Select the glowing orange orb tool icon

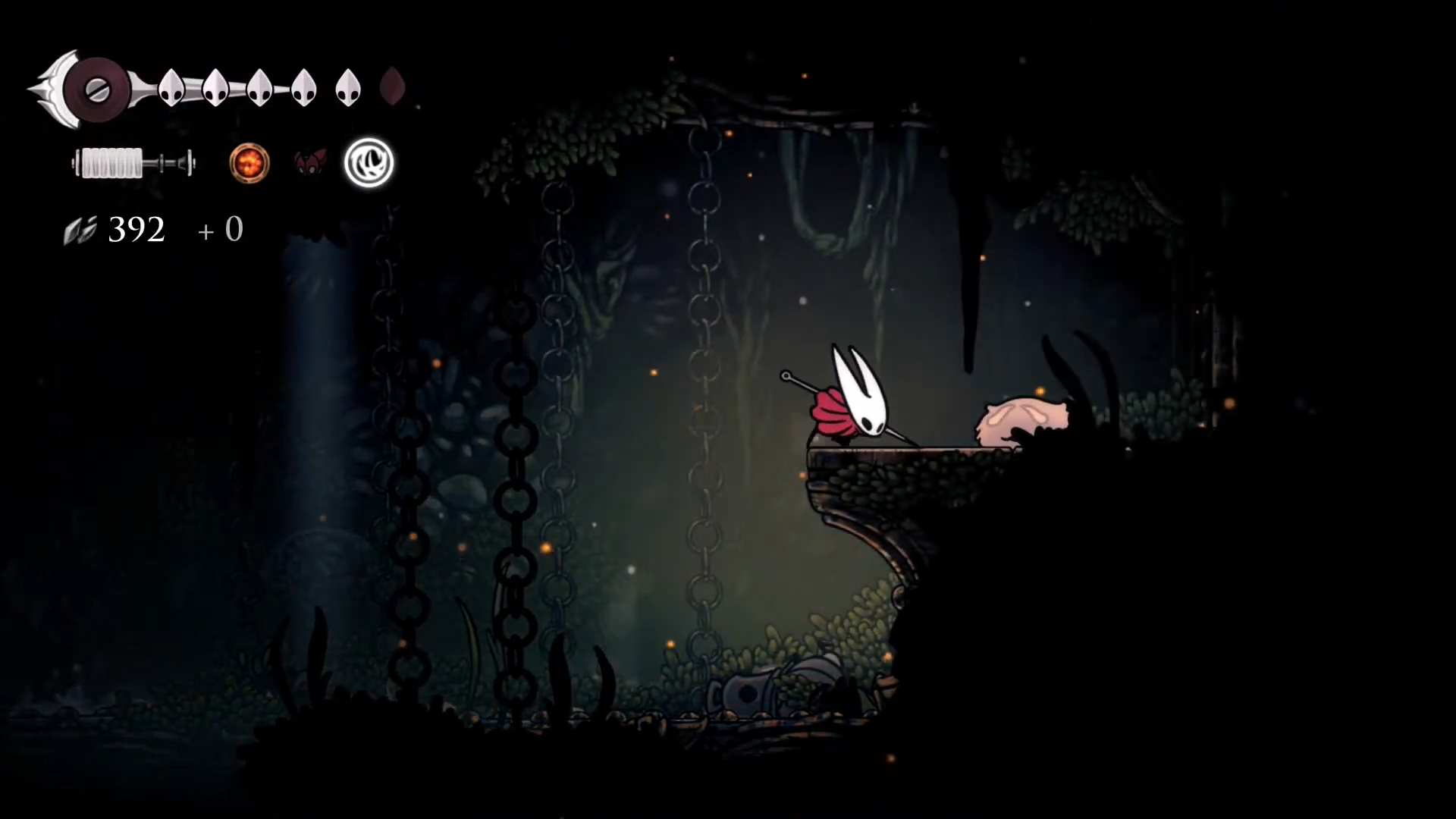click(249, 163)
